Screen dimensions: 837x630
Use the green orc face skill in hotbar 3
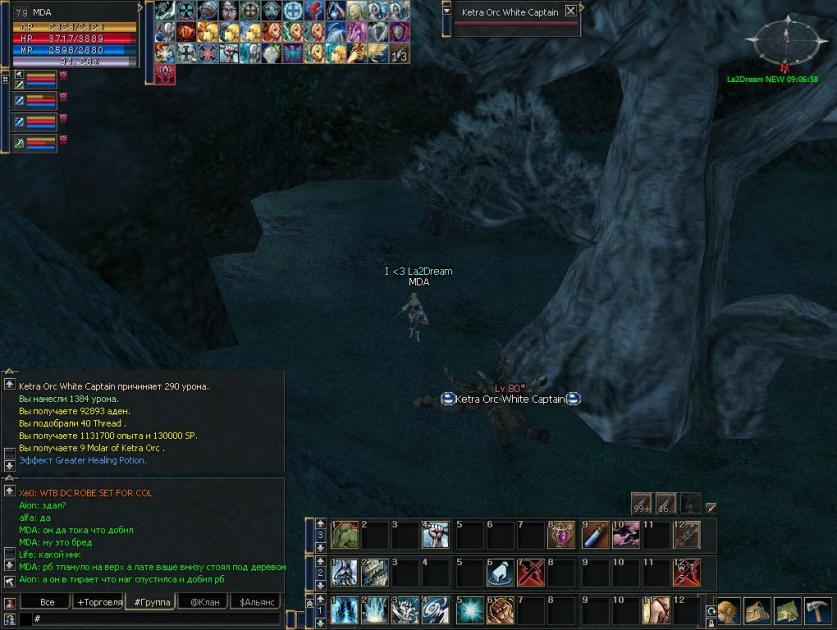pyautogui.click(x=344, y=534)
